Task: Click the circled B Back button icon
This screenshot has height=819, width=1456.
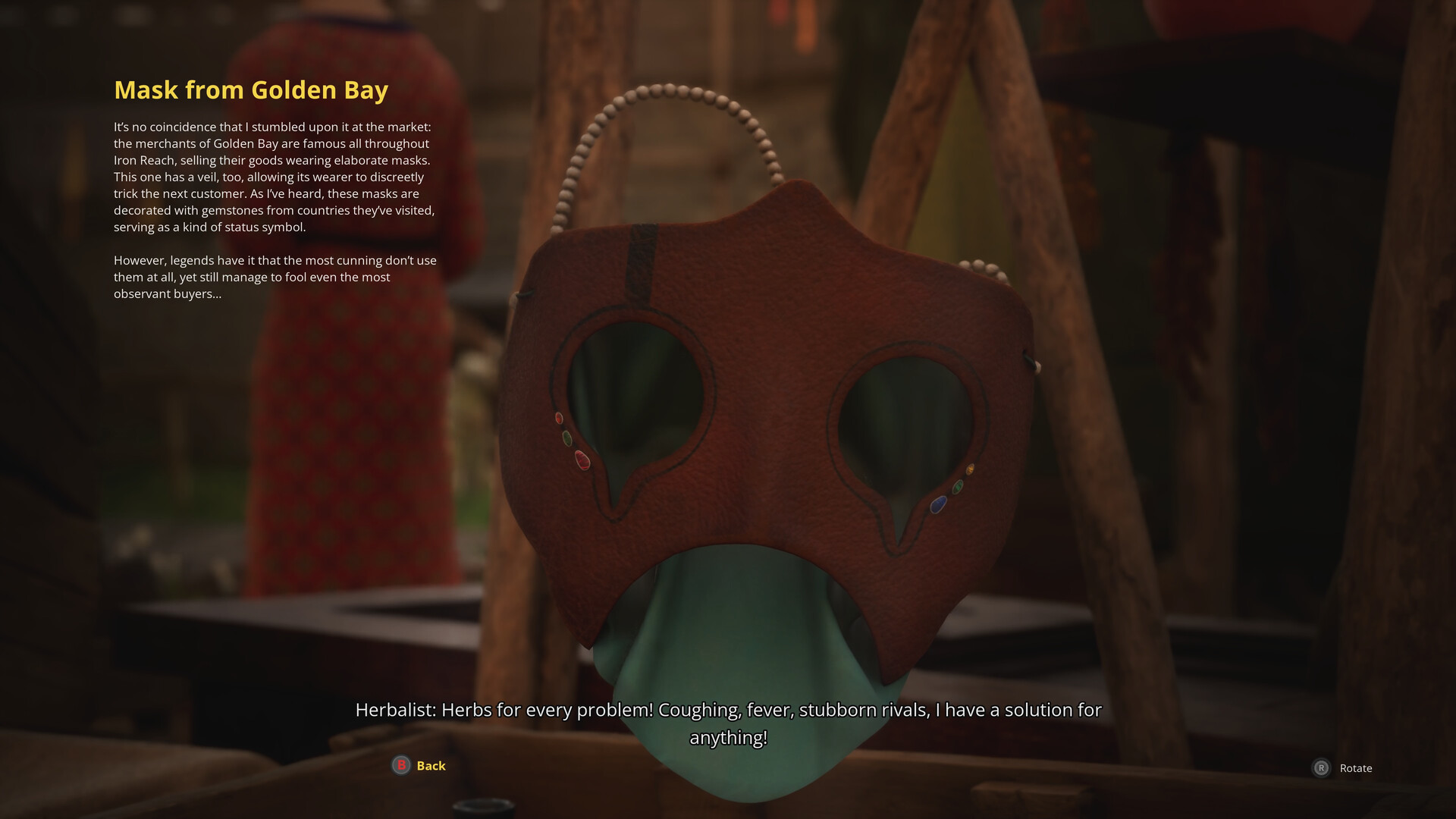Action: coord(400,765)
